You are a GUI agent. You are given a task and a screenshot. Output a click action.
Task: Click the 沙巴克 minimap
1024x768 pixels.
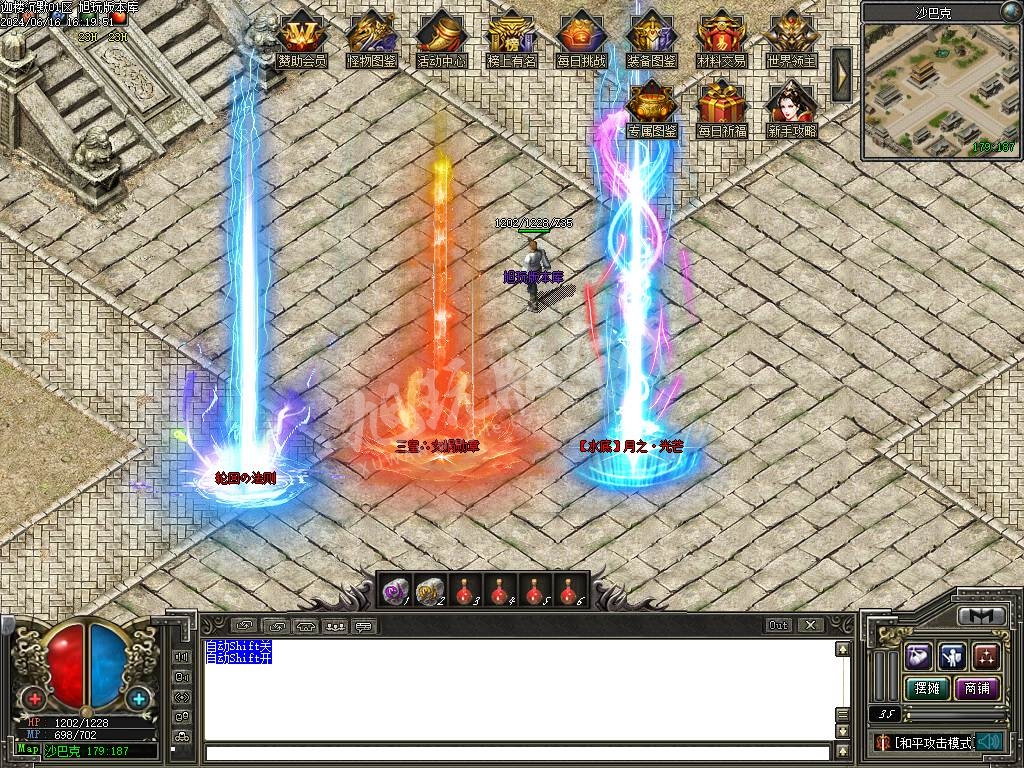940,90
